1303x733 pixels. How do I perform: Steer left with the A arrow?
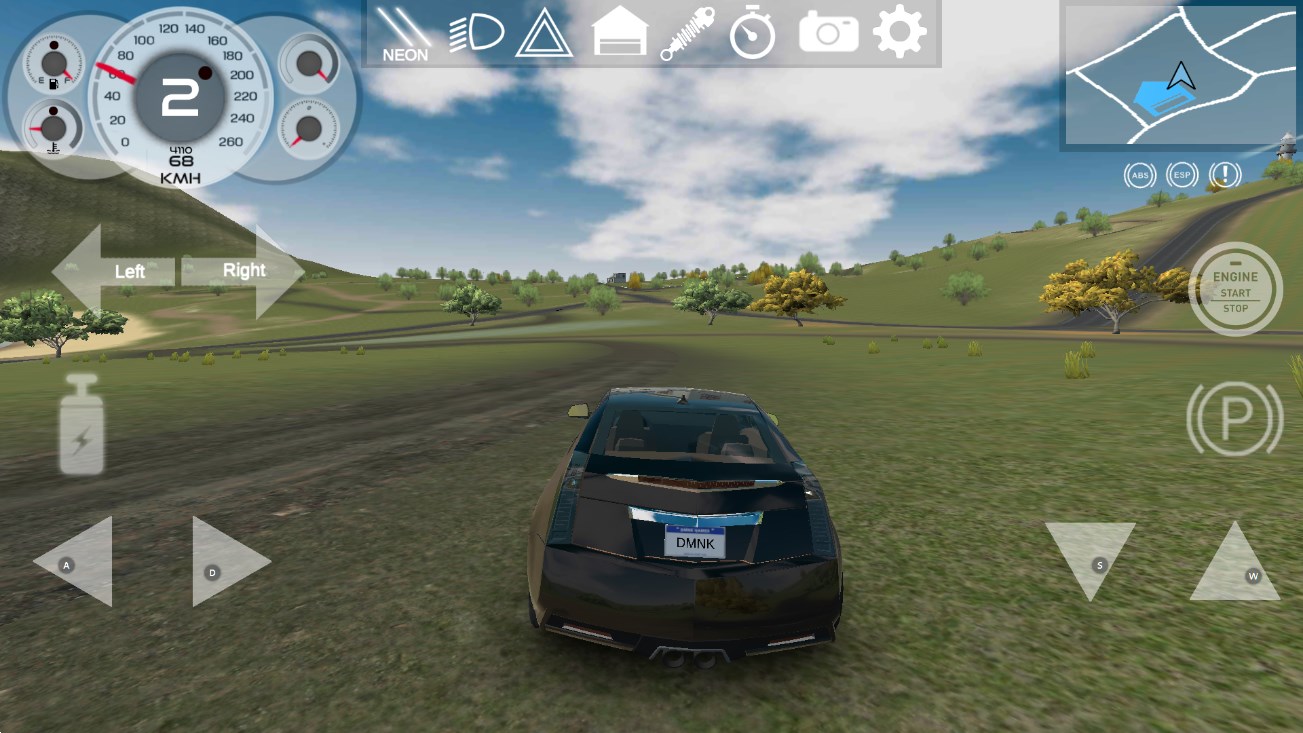tap(76, 563)
